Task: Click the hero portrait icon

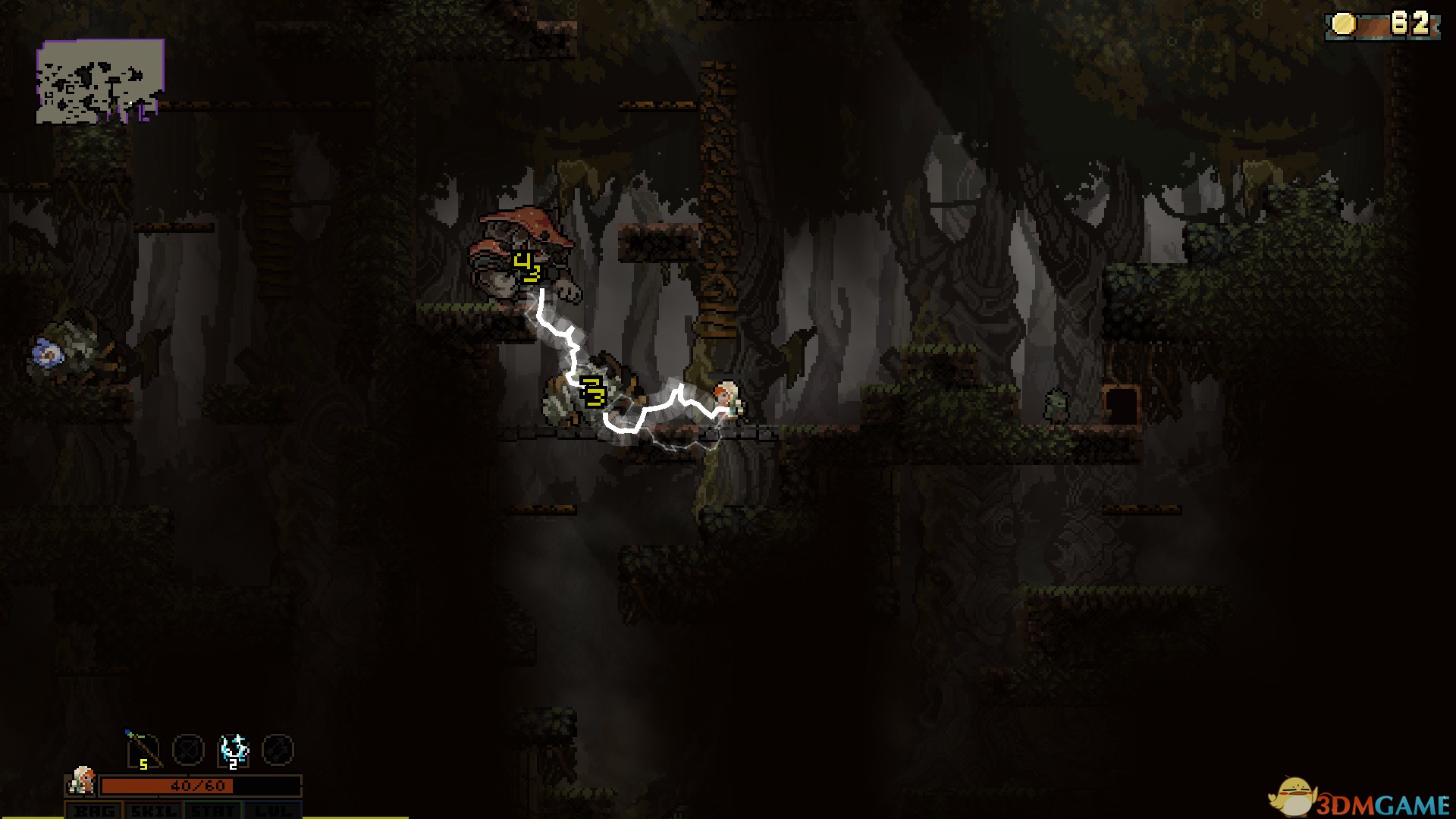Action: [x=82, y=780]
